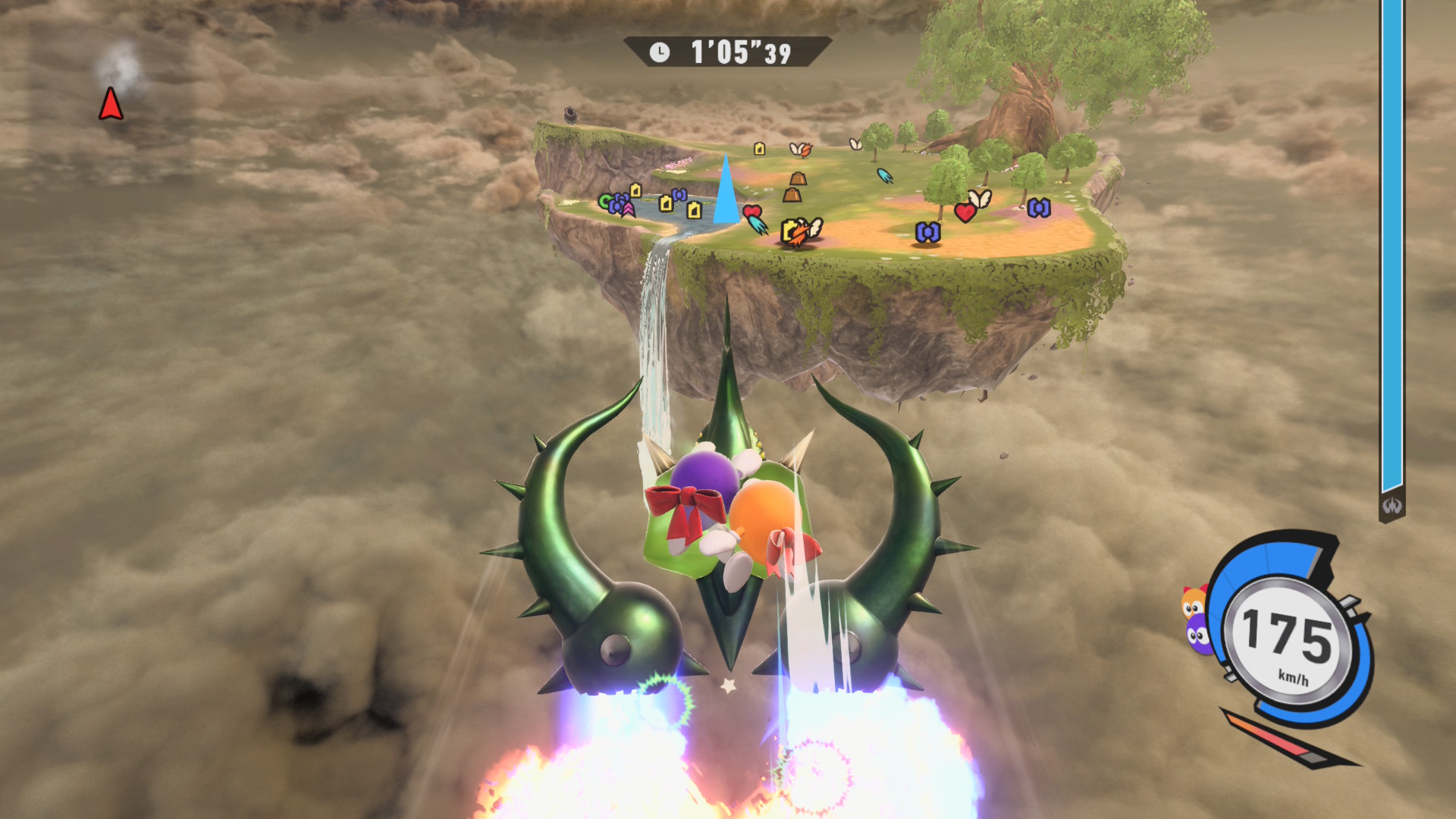This screenshot has height=819, width=1456.
Task: Select the purple rider portrait beside the speedometer
Action: pyautogui.click(x=1197, y=634)
